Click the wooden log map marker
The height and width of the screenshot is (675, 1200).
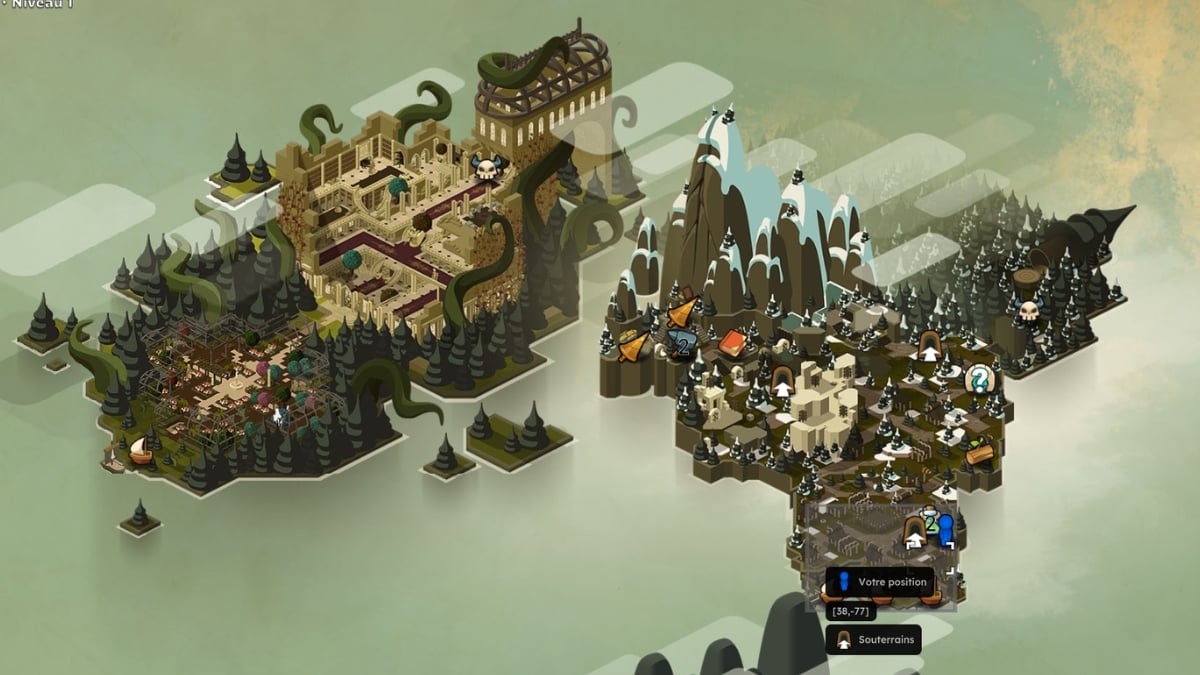pos(980,454)
